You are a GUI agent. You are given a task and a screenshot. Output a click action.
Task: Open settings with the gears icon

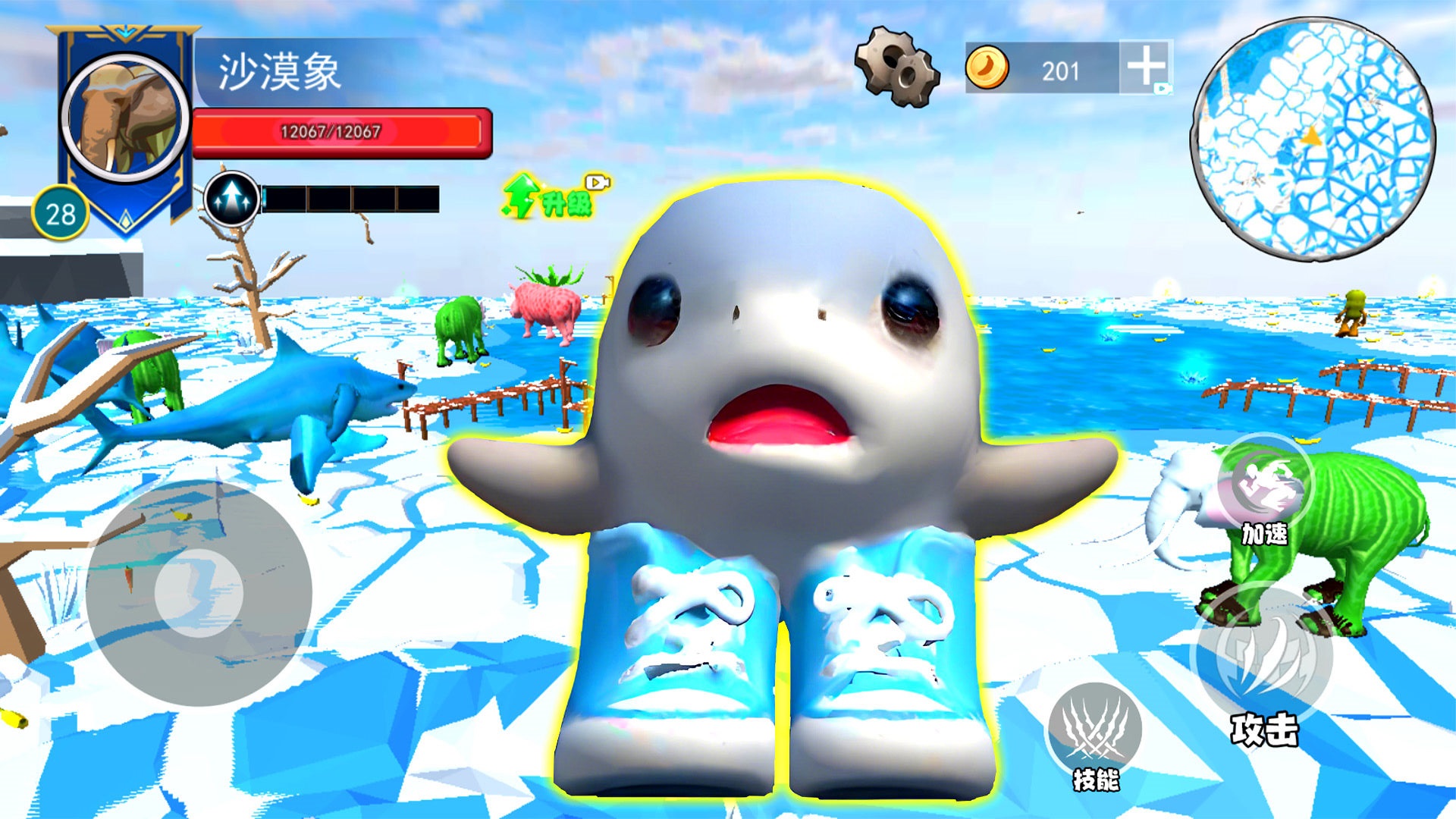click(897, 67)
